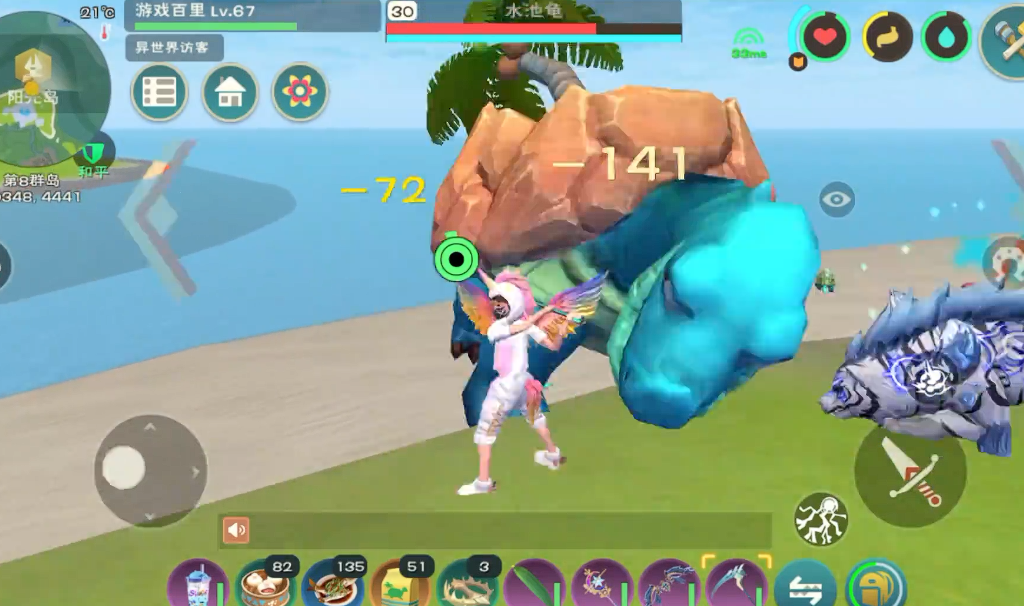Screen dimensions: 1024x606
Task: Select the bubble tea drink slot
Action: pyautogui.click(x=198, y=584)
